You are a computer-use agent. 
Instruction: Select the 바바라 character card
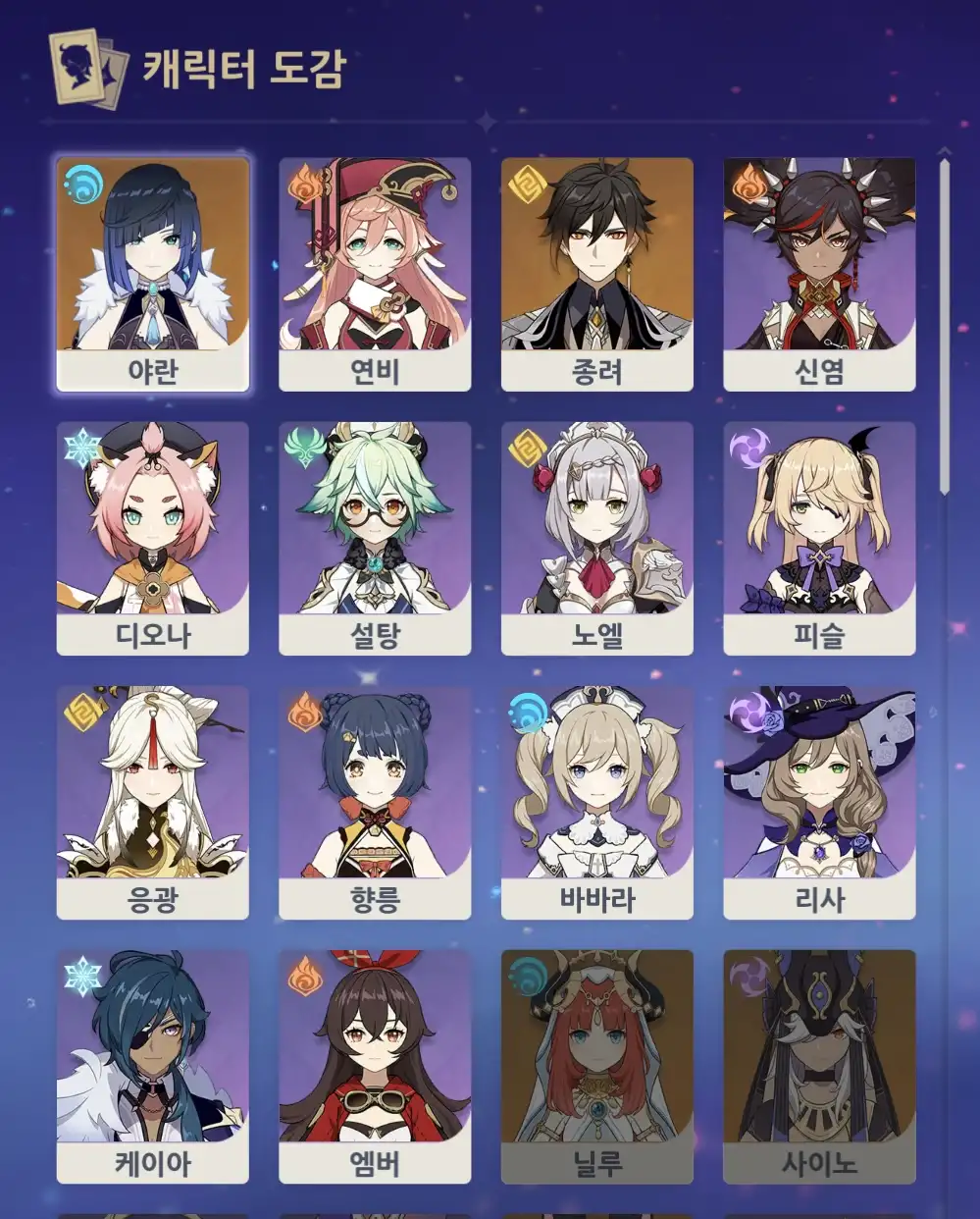tap(597, 802)
